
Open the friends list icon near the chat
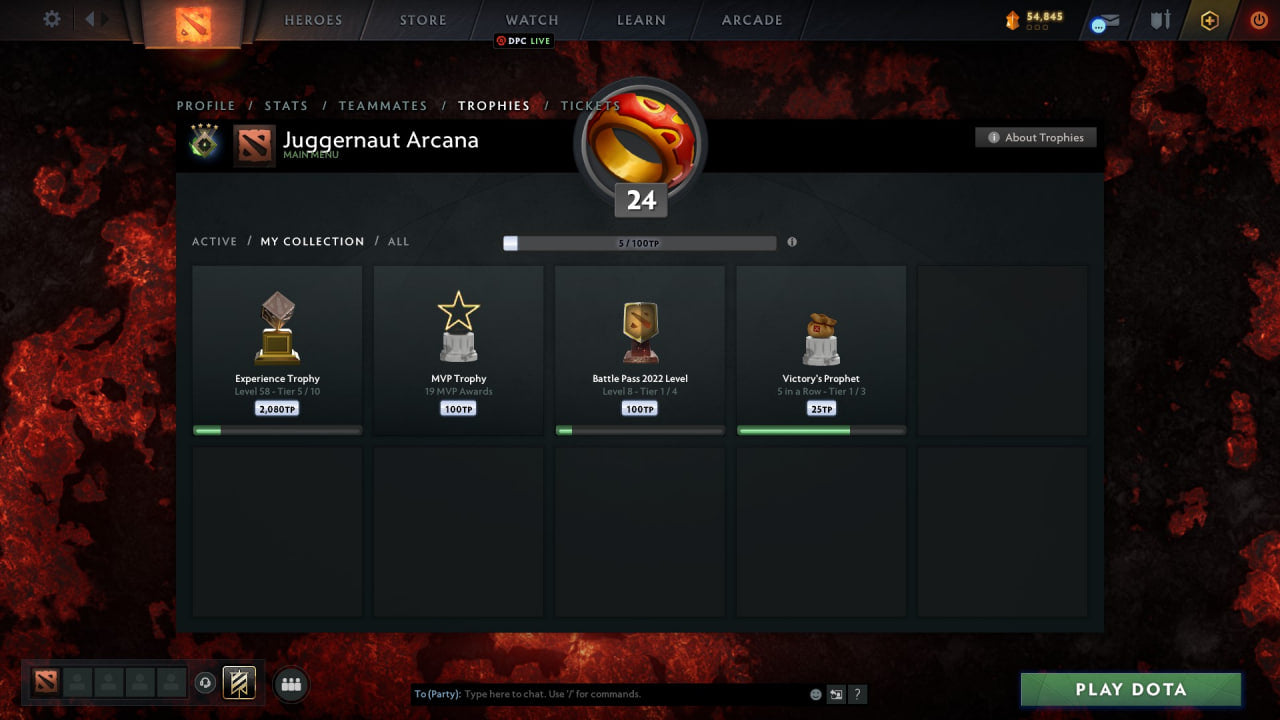[x=290, y=683]
